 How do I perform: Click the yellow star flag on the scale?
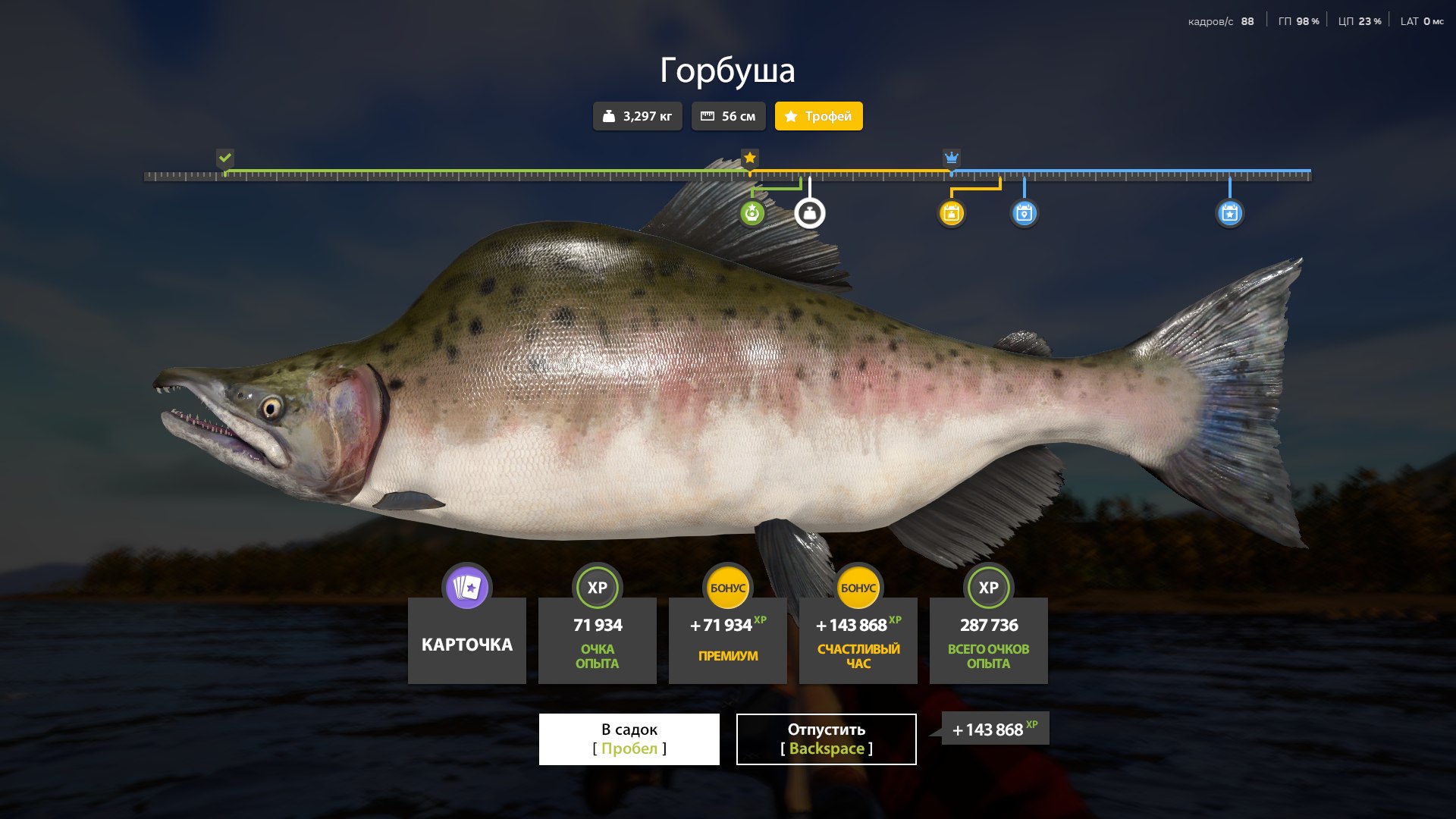(x=750, y=158)
